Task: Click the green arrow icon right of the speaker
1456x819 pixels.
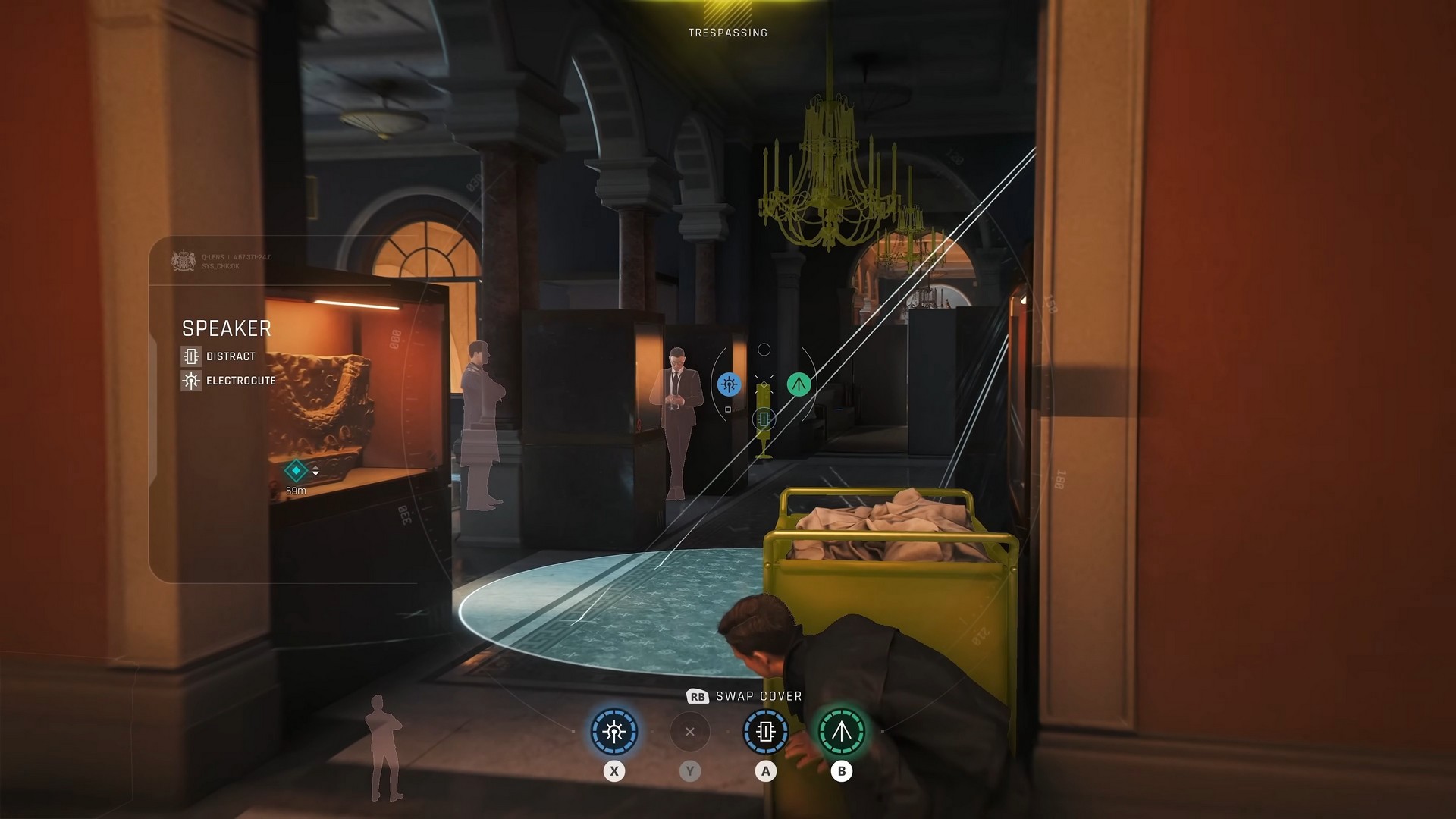Action: (x=799, y=384)
